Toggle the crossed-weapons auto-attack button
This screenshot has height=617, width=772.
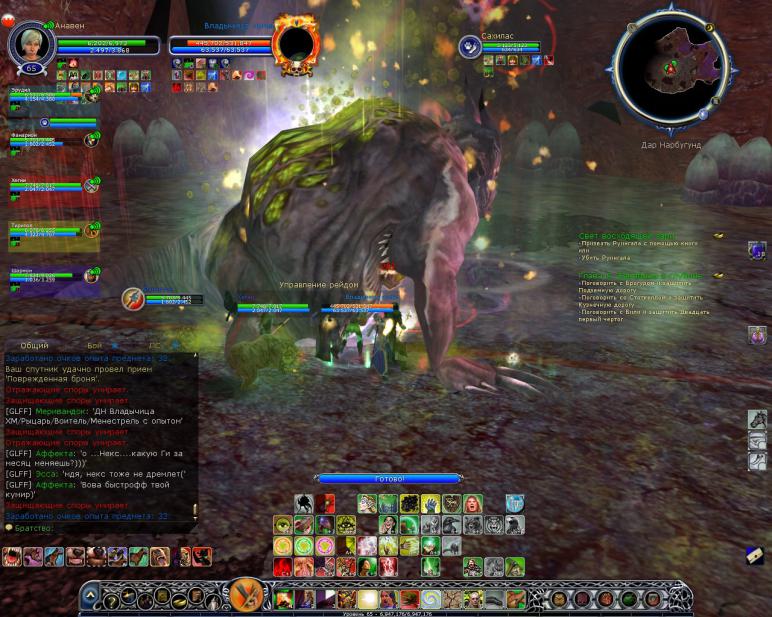(245, 593)
